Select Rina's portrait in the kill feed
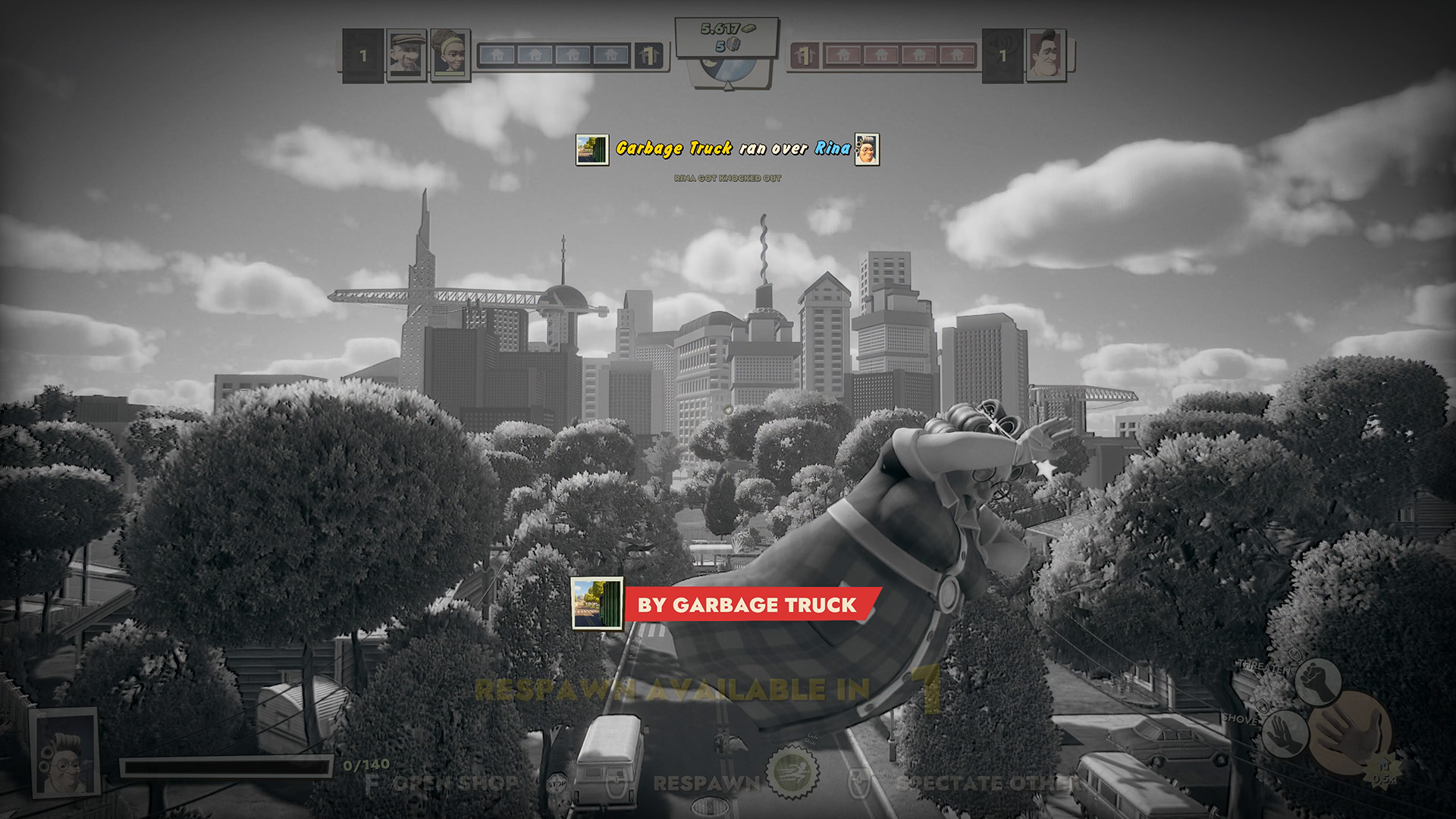Image resolution: width=1456 pixels, height=819 pixels. coord(867,149)
